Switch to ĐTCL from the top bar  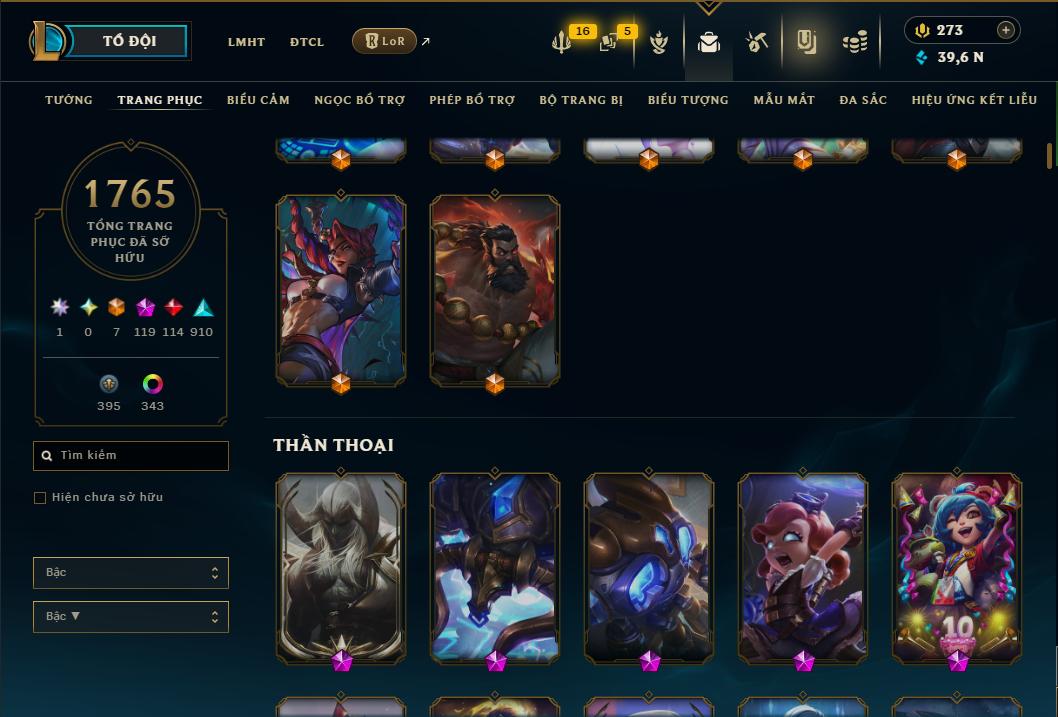click(x=307, y=42)
